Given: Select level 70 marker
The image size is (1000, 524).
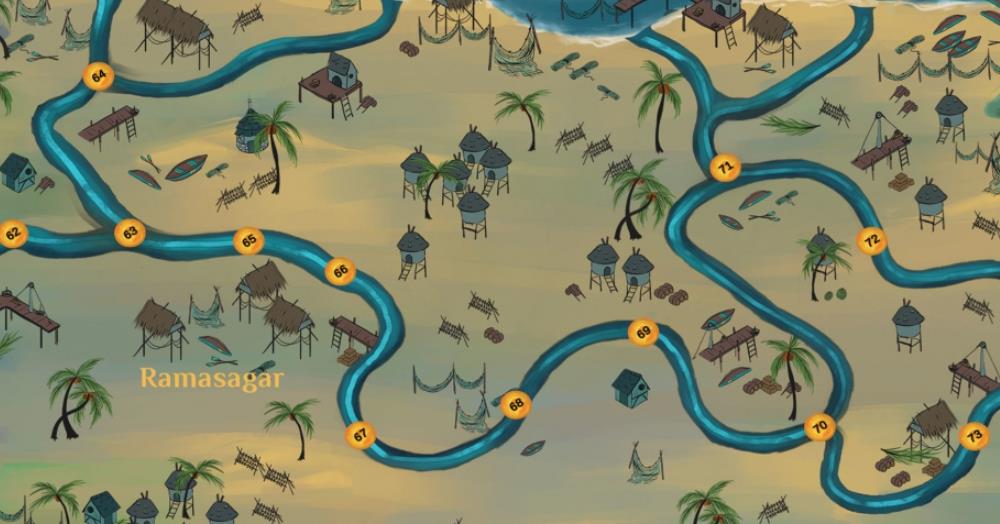Looking at the screenshot, I should coord(820,428).
